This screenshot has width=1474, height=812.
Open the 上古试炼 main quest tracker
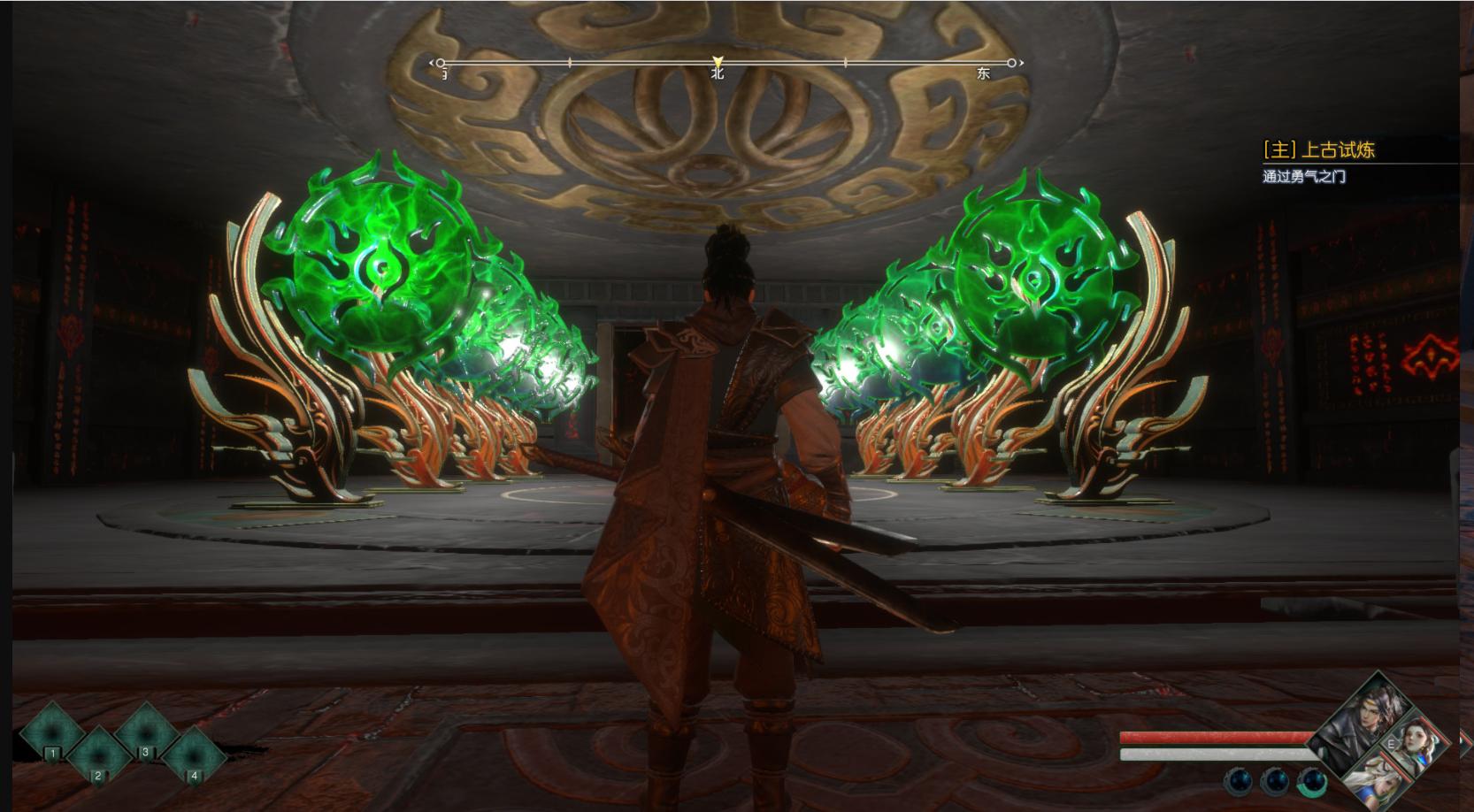(1318, 150)
